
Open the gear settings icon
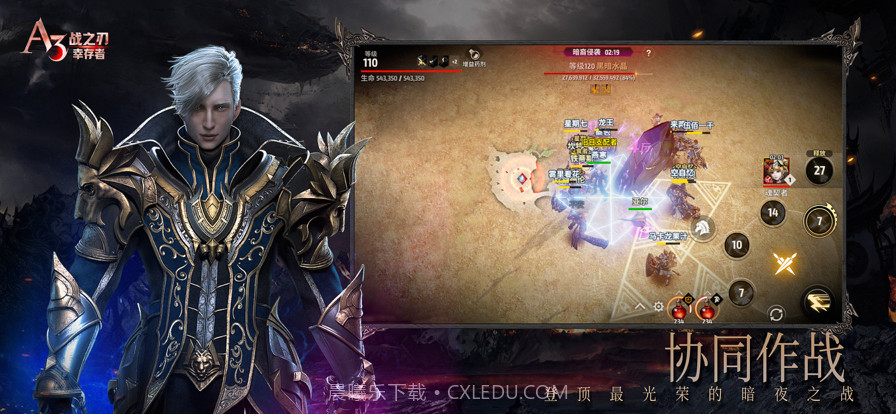click(659, 306)
